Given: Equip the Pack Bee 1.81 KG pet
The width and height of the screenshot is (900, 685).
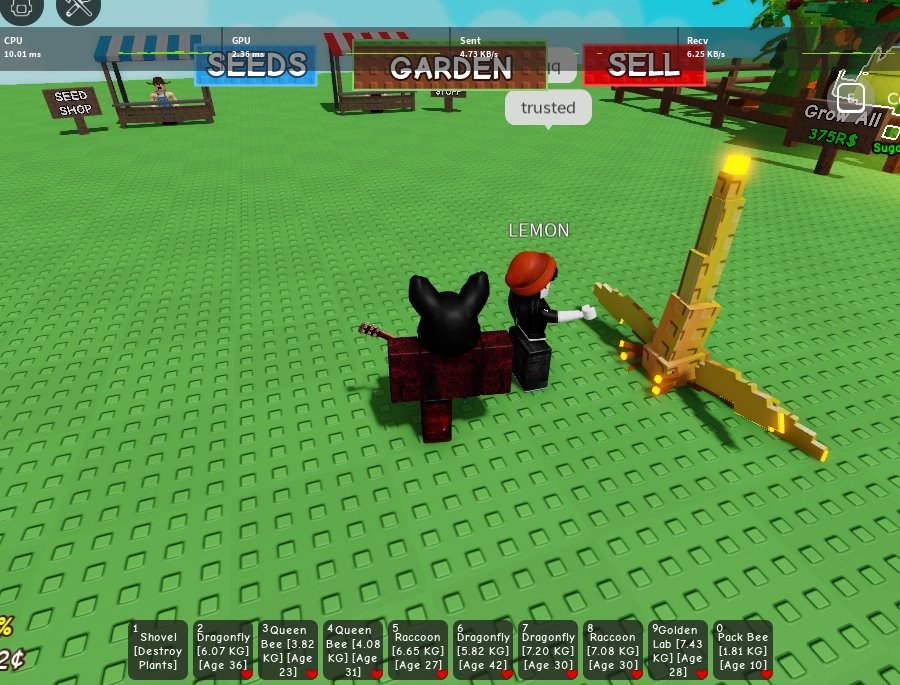Looking at the screenshot, I should click(743, 650).
